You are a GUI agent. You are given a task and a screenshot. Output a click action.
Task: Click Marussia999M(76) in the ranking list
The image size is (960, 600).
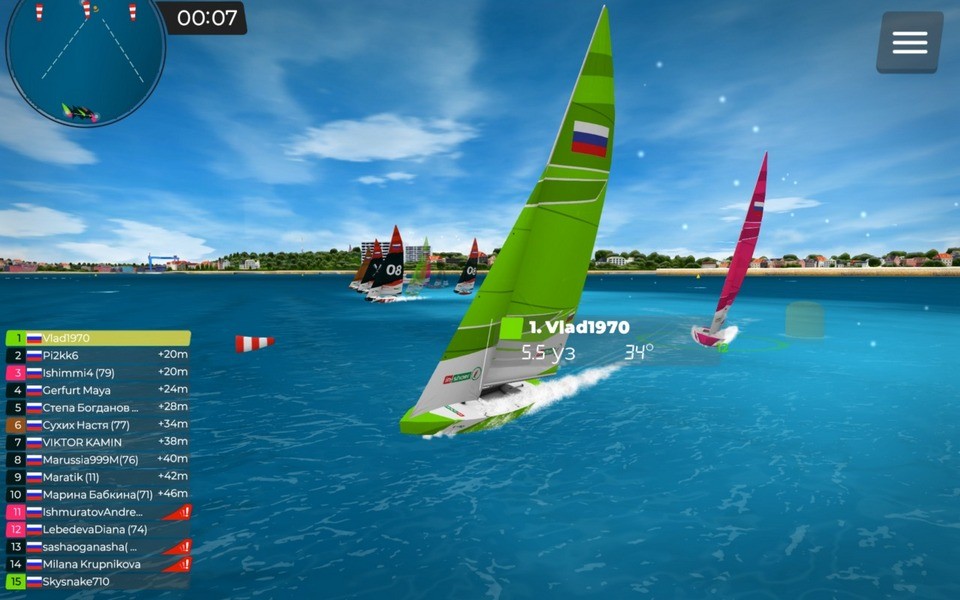[98, 460]
